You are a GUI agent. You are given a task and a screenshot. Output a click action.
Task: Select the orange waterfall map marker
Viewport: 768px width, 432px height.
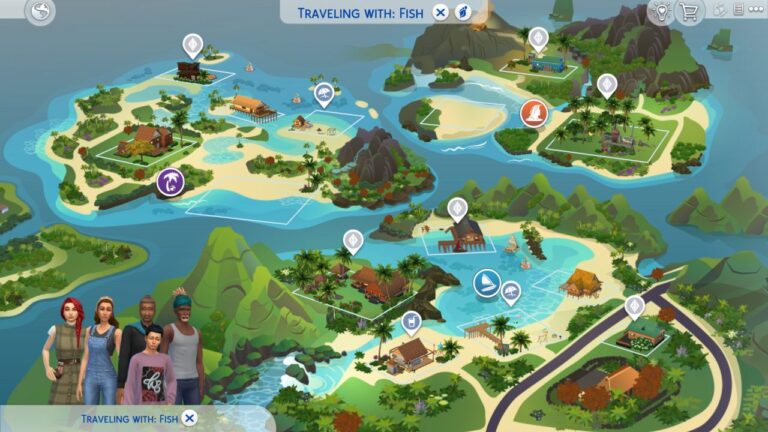[x=534, y=112]
